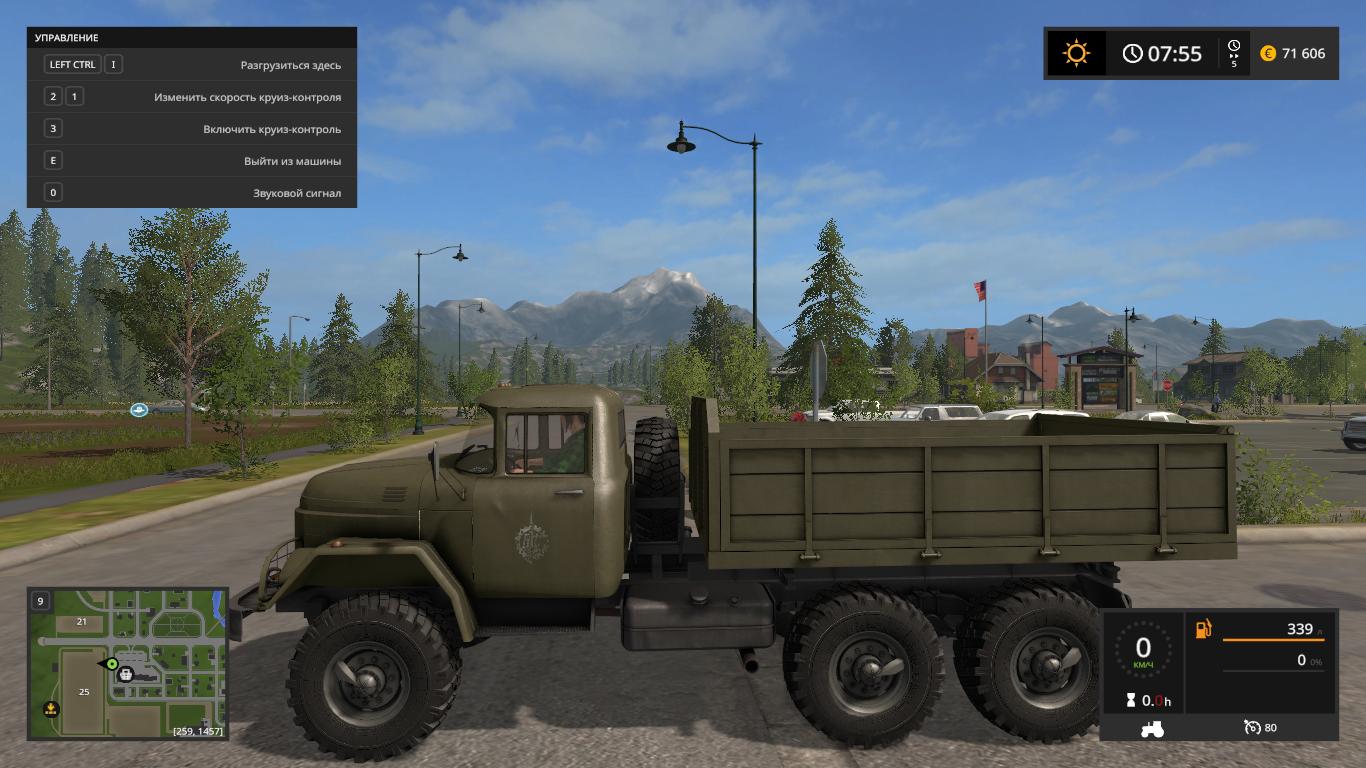
Task: Select the cruise control speed icon
Action: pyautogui.click(x=1252, y=727)
